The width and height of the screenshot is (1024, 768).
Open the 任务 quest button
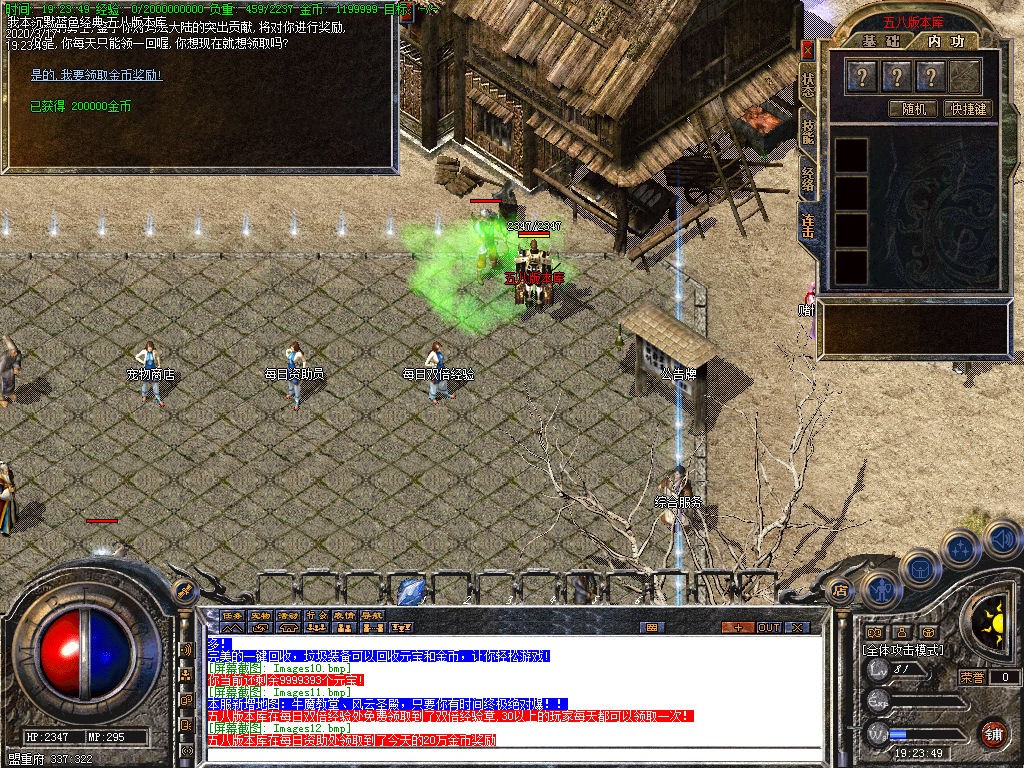point(233,615)
